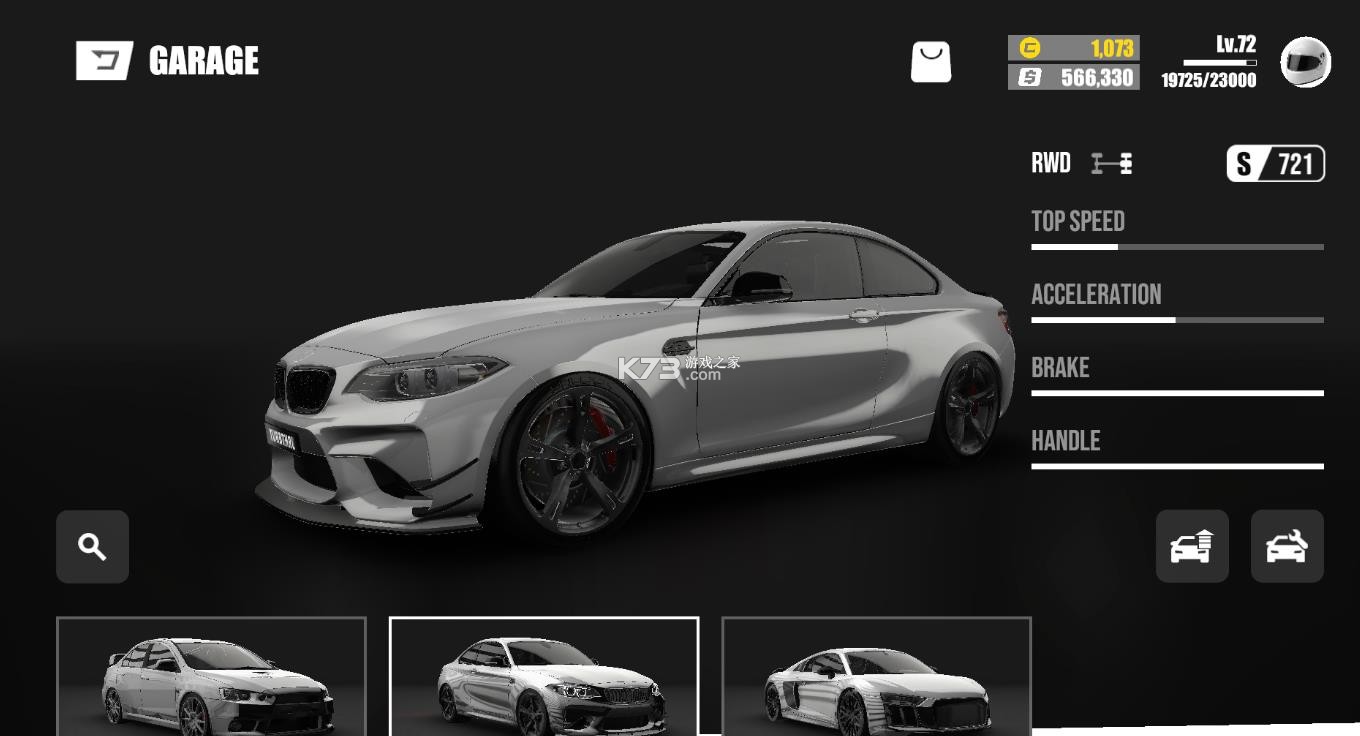Go back using the Garage logo button

point(105,61)
